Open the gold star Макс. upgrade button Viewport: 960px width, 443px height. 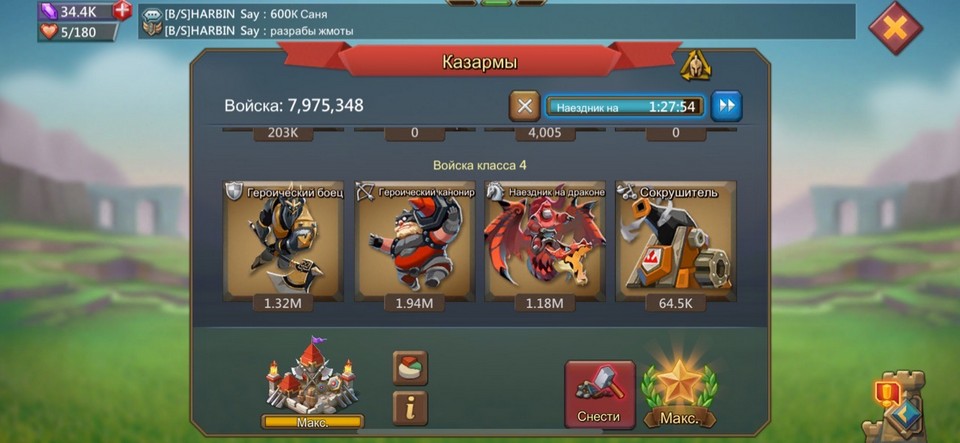(x=679, y=394)
